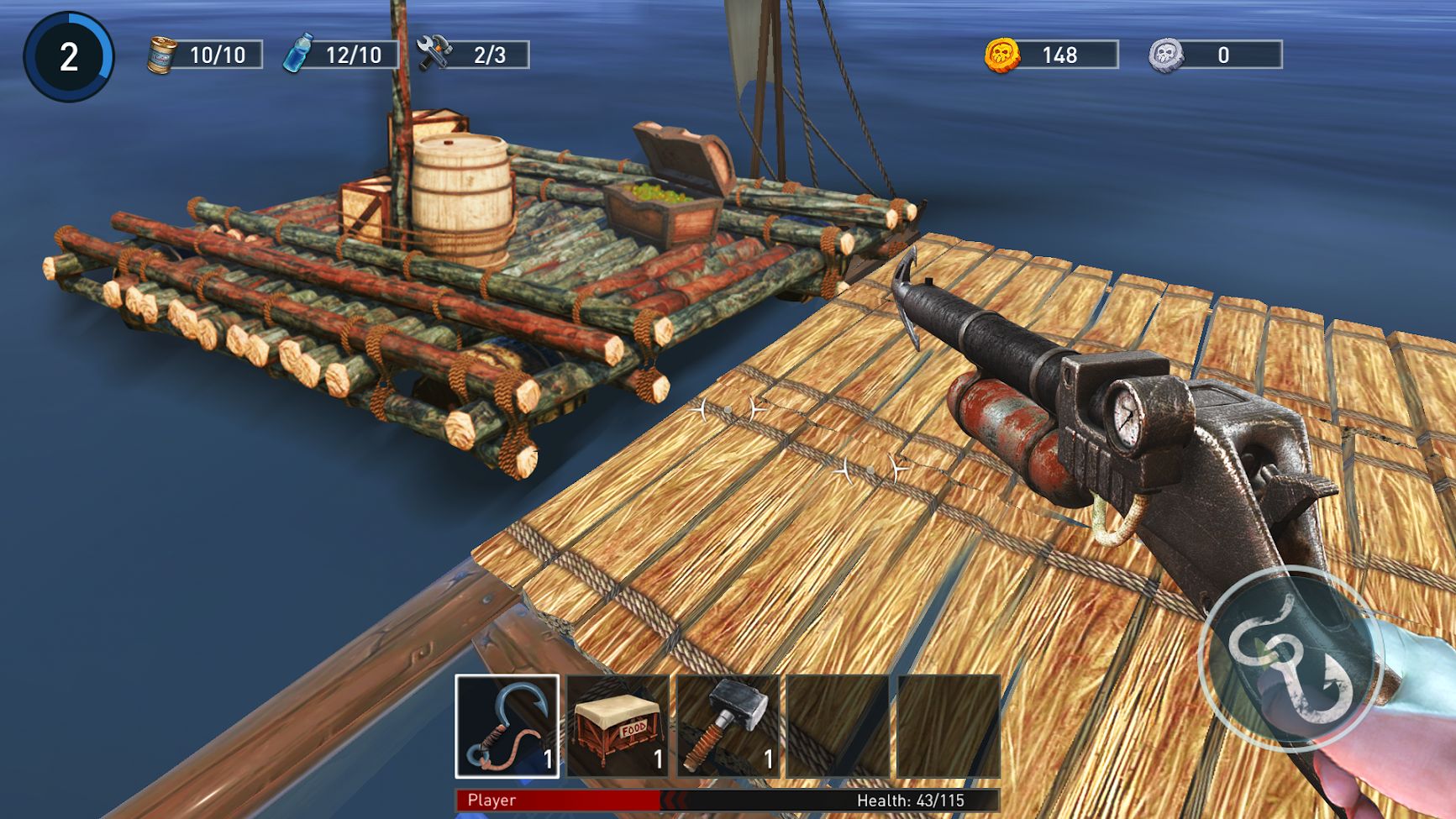
Task: Tap the canned food supply icon
Action: [x=162, y=55]
